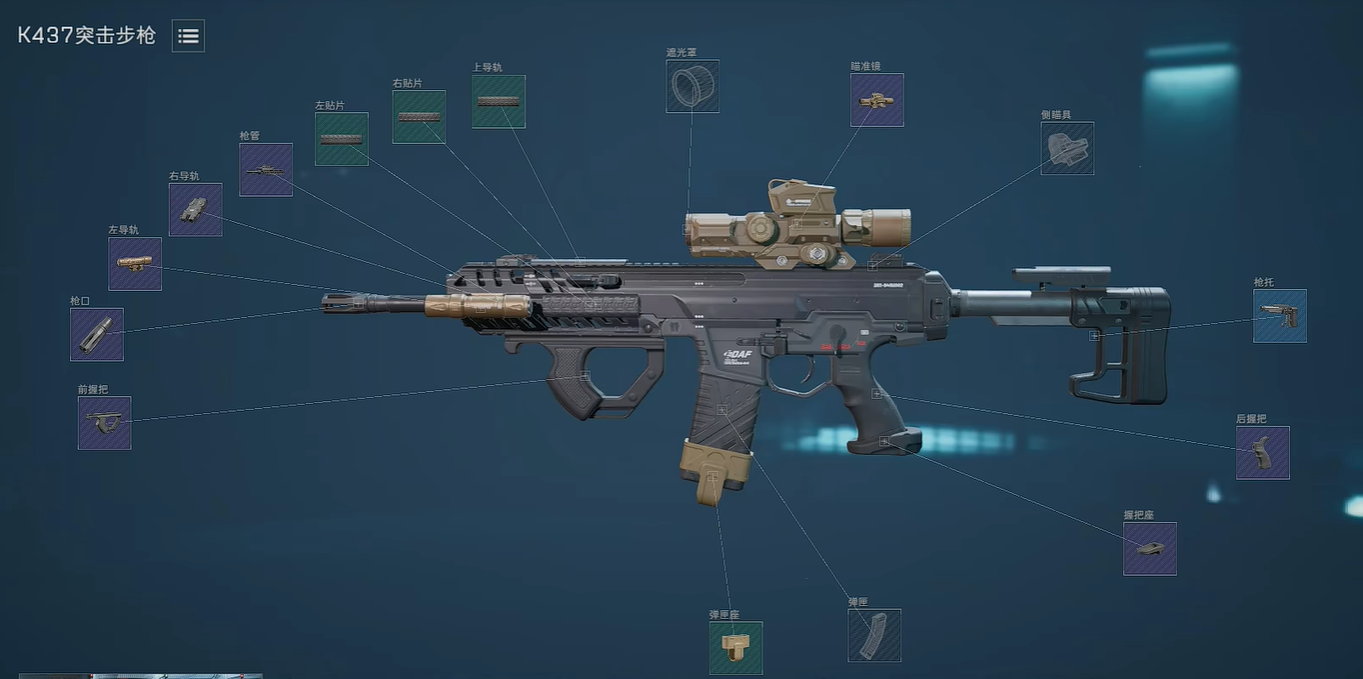Select the 上导轨 top rail slot

(499, 101)
